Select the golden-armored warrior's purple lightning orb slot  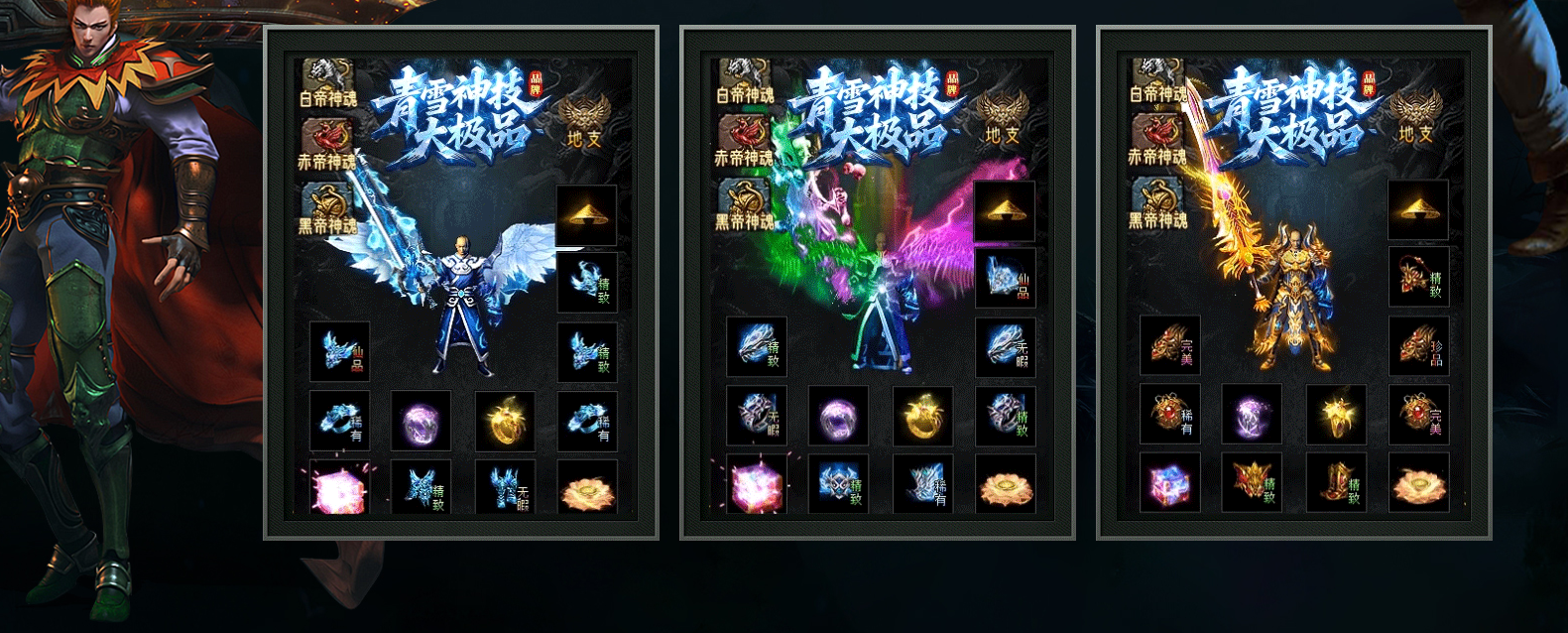(1252, 414)
